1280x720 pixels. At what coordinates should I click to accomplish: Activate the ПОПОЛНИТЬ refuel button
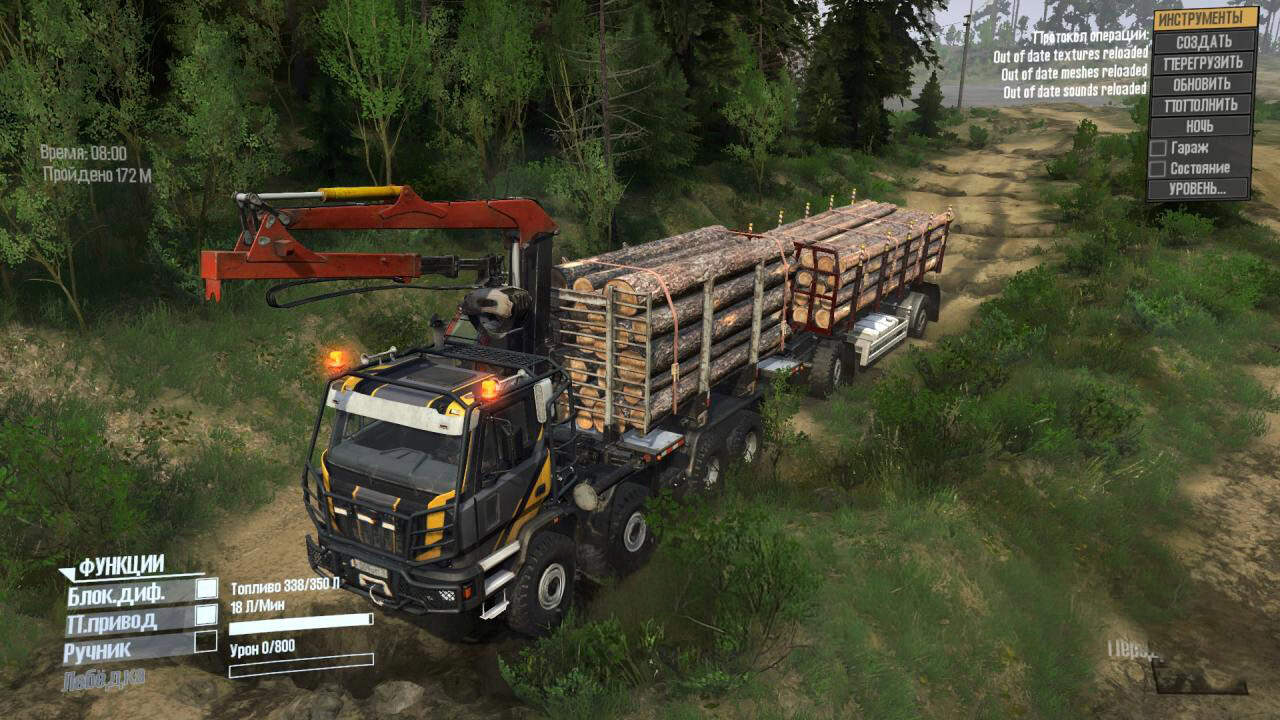pyautogui.click(x=1201, y=105)
